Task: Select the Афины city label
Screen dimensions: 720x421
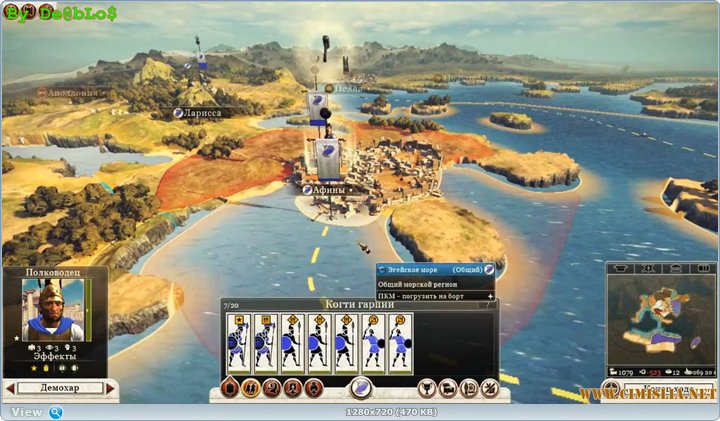Action: click(328, 189)
